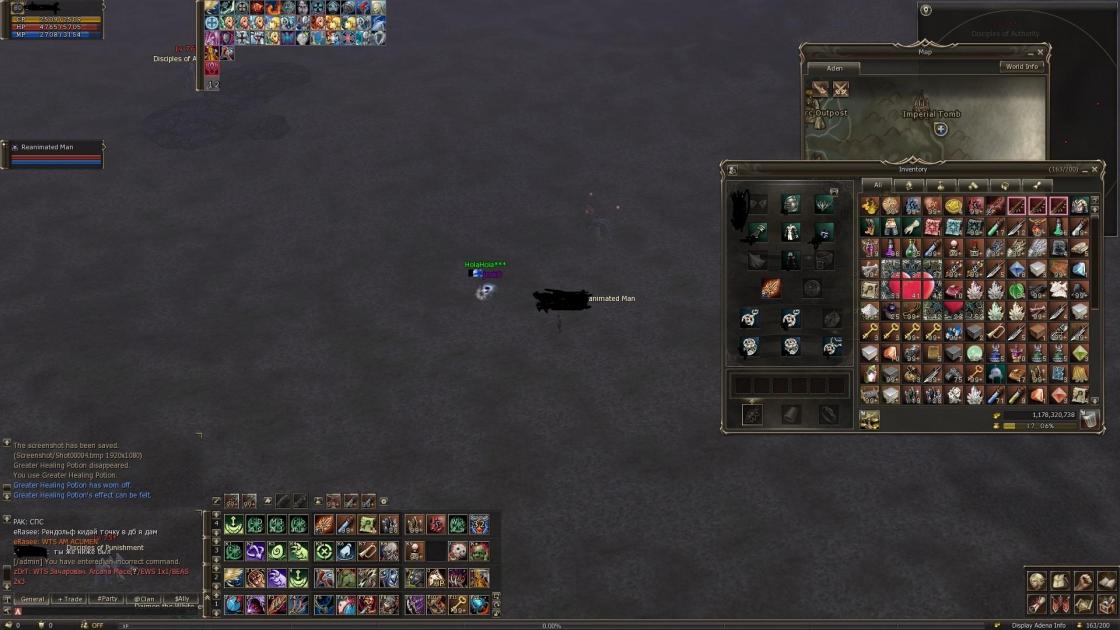Switch to the Trade chat tab
The height and width of the screenshot is (630, 1120).
click(70, 599)
